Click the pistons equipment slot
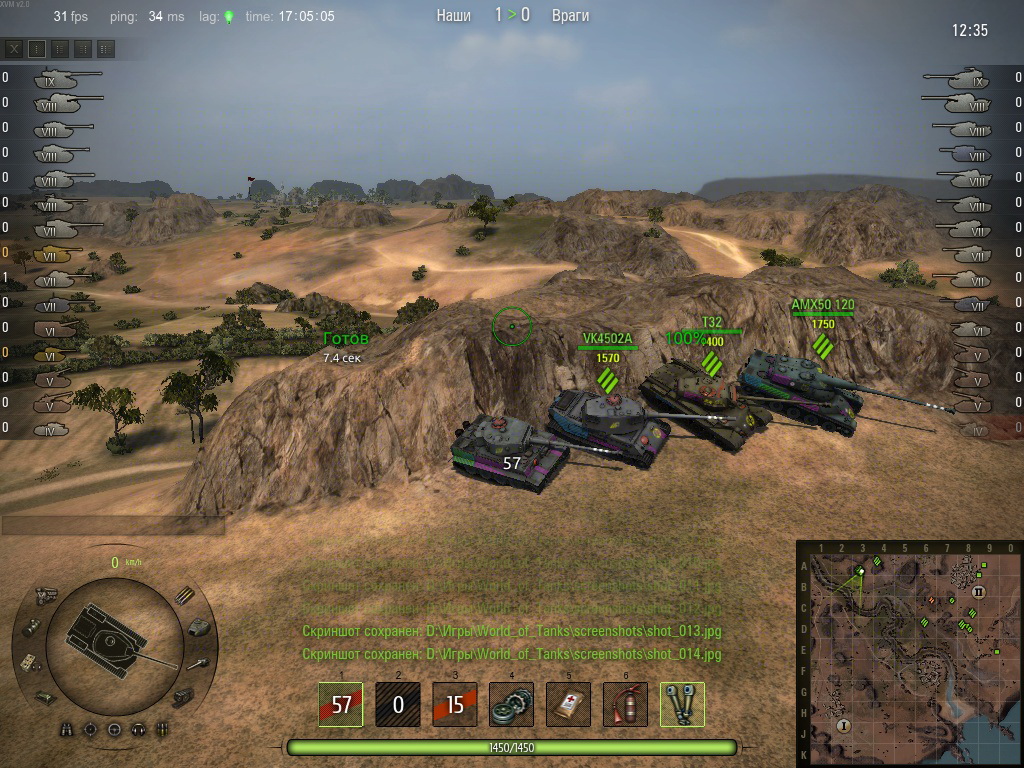The height and width of the screenshot is (768, 1024). pyautogui.click(x=683, y=704)
